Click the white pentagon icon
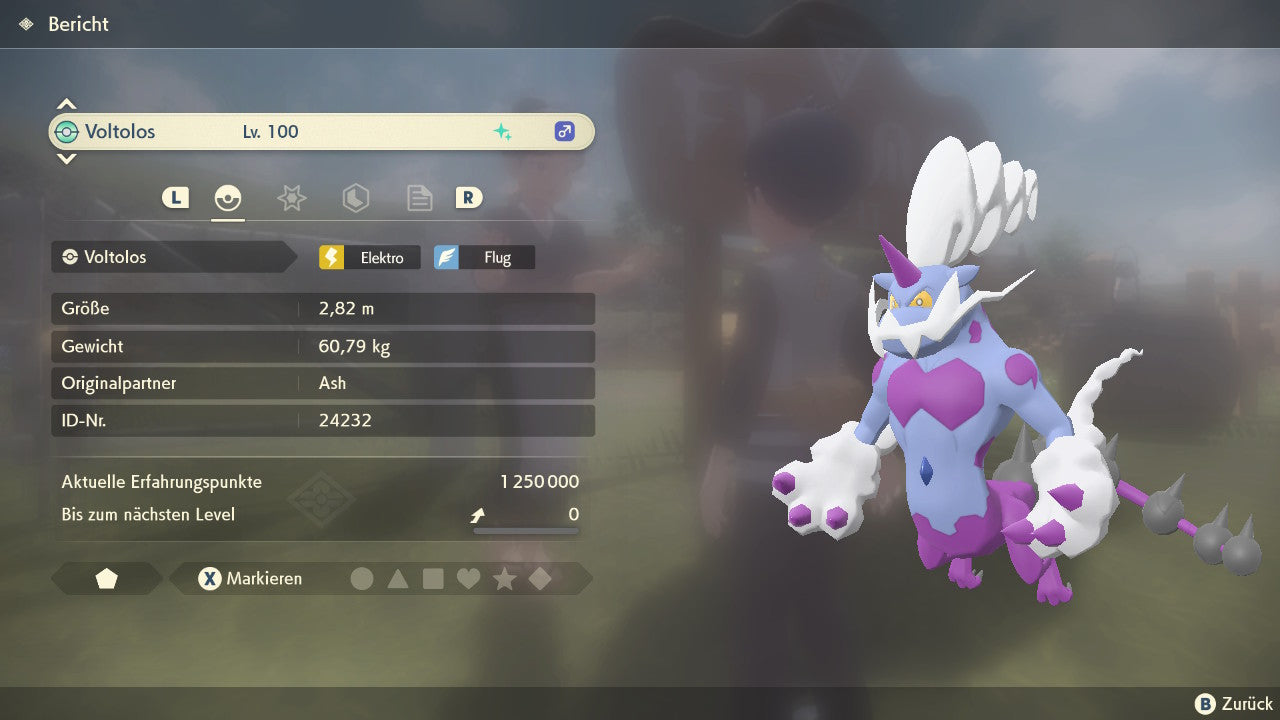 click(x=106, y=579)
